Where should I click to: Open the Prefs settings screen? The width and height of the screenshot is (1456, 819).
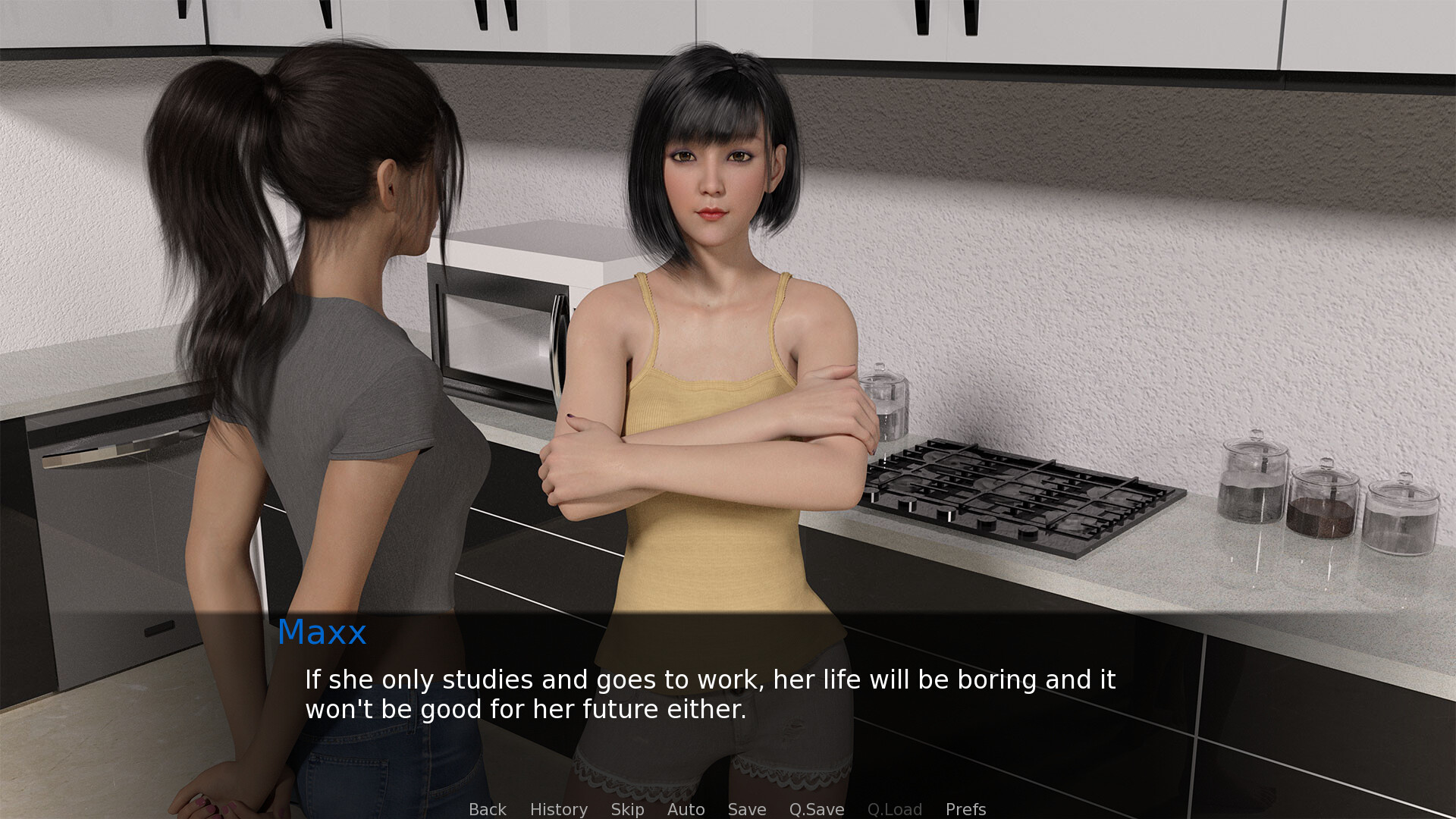965,809
